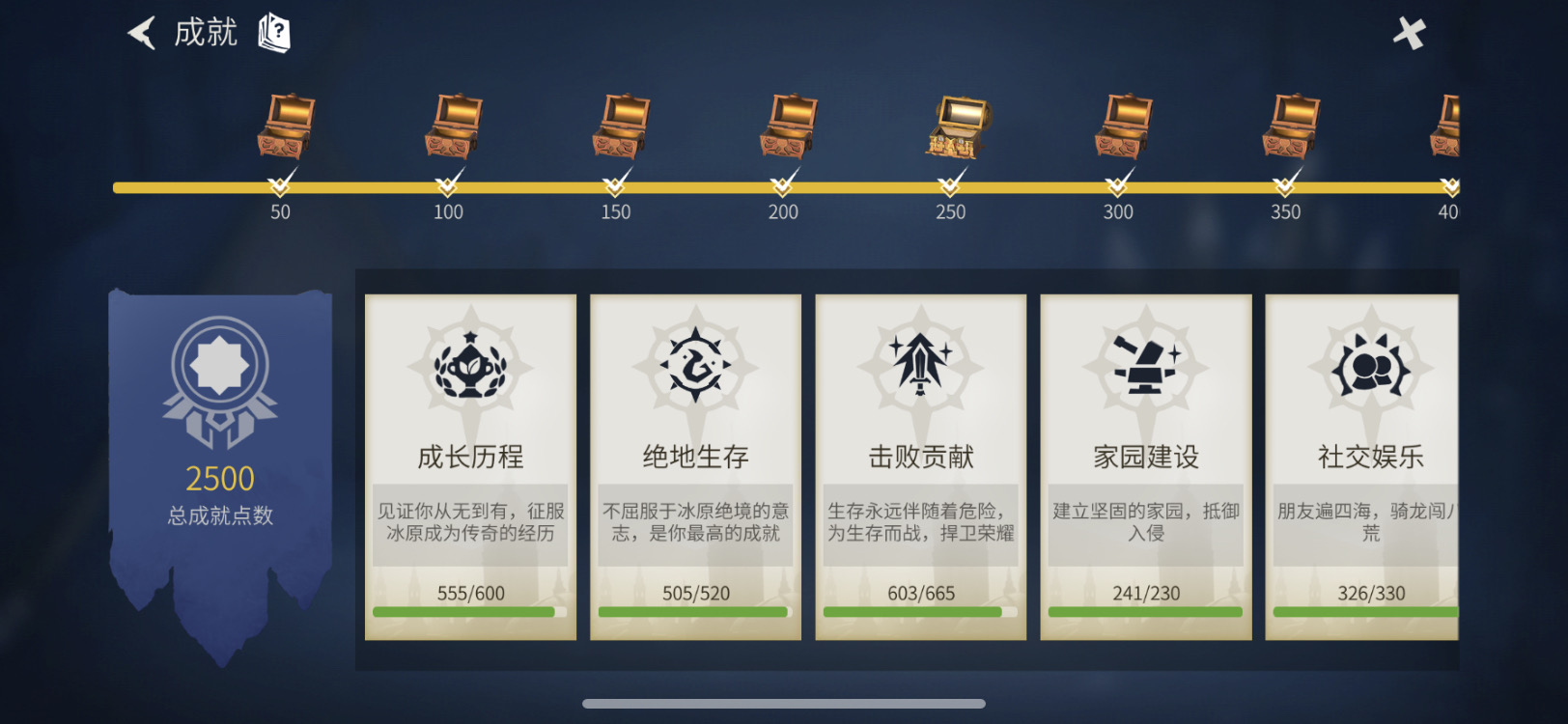Open the 成长历程 achievement card

click(x=470, y=463)
